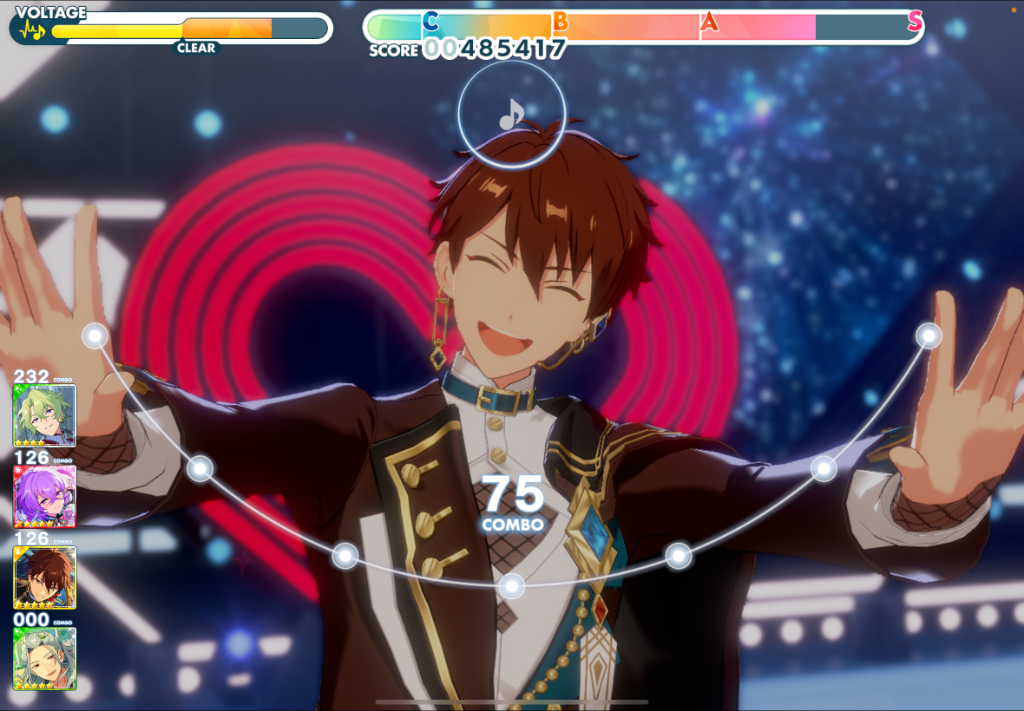The width and height of the screenshot is (1024, 711).
Task: Select the purple-haired unit portrait
Action: [x=44, y=496]
